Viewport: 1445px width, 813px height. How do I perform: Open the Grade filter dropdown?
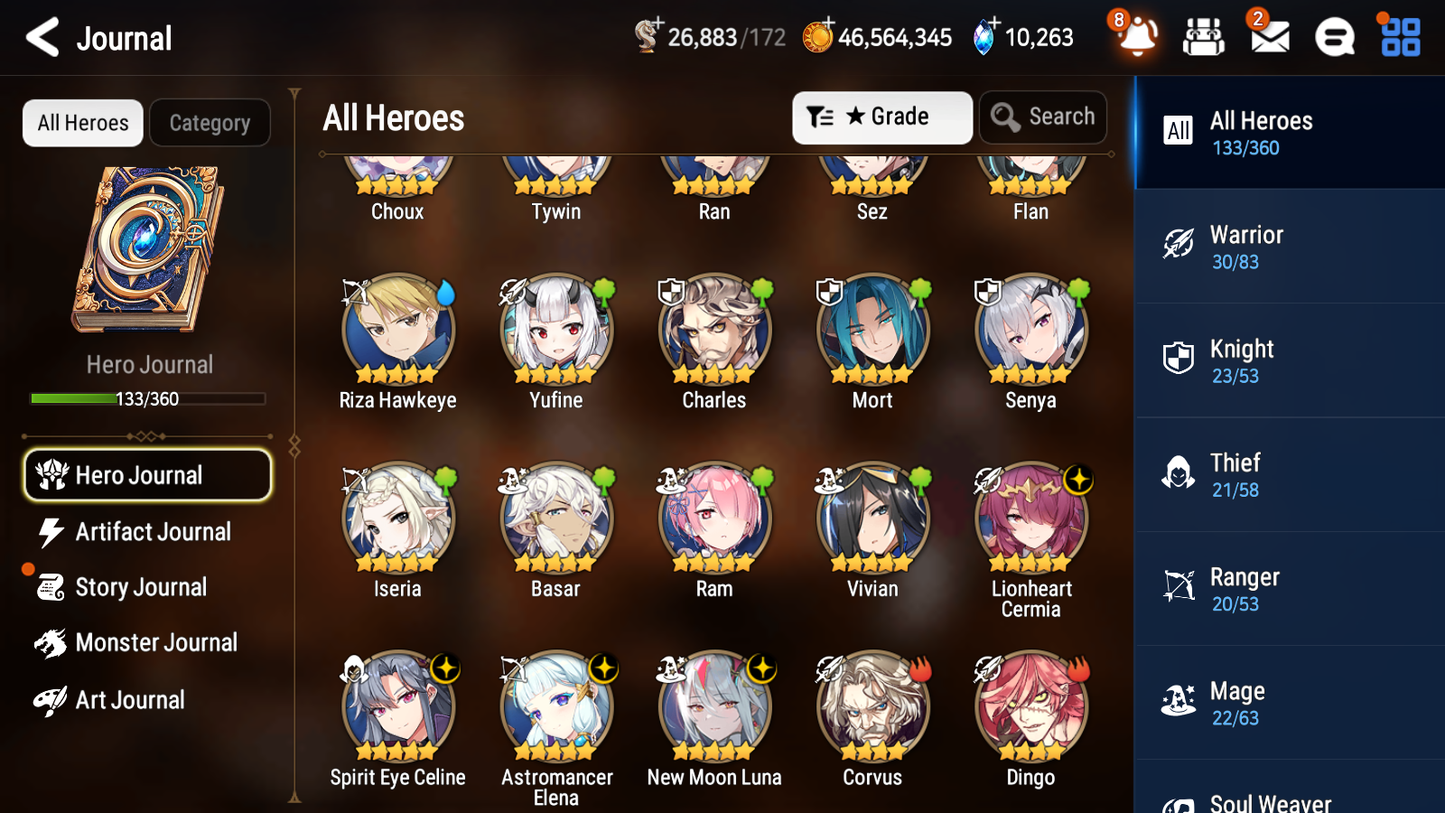click(882, 117)
